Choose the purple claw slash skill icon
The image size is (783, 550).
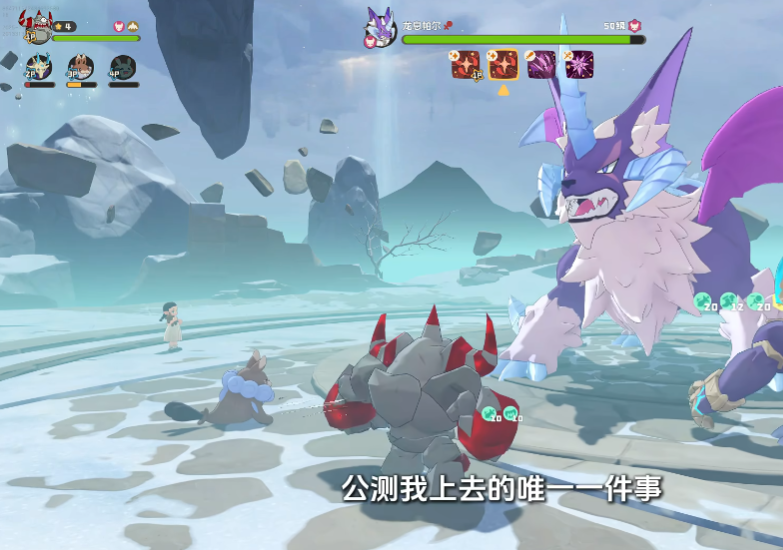pos(541,64)
